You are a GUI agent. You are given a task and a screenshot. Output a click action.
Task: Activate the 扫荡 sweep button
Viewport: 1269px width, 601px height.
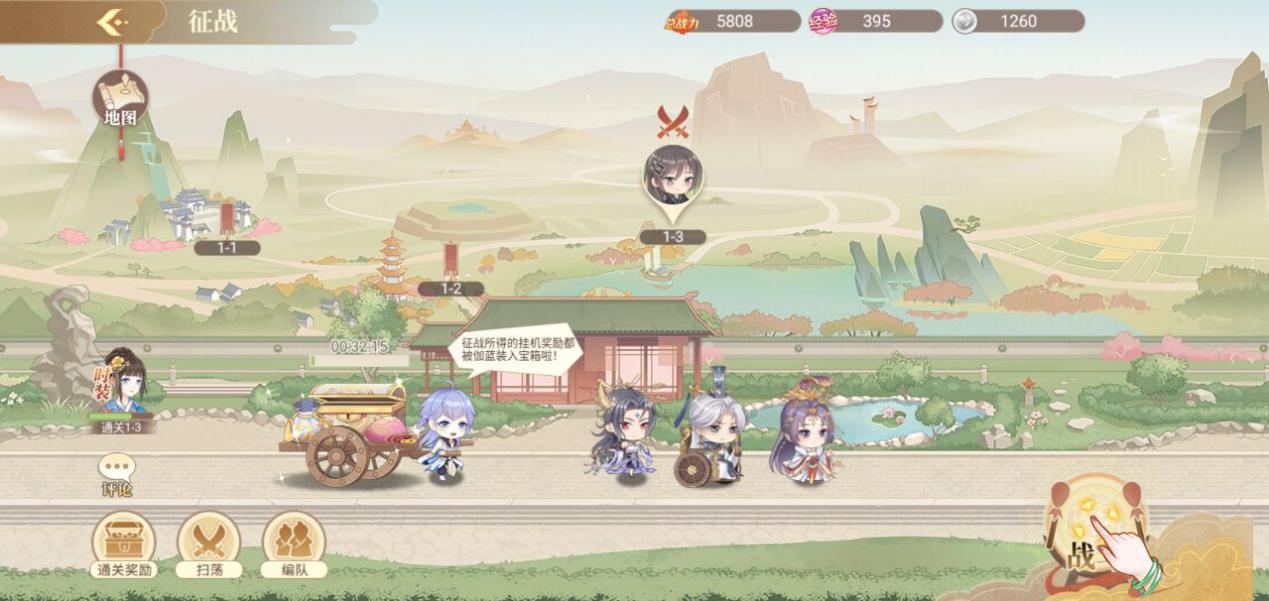209,544
